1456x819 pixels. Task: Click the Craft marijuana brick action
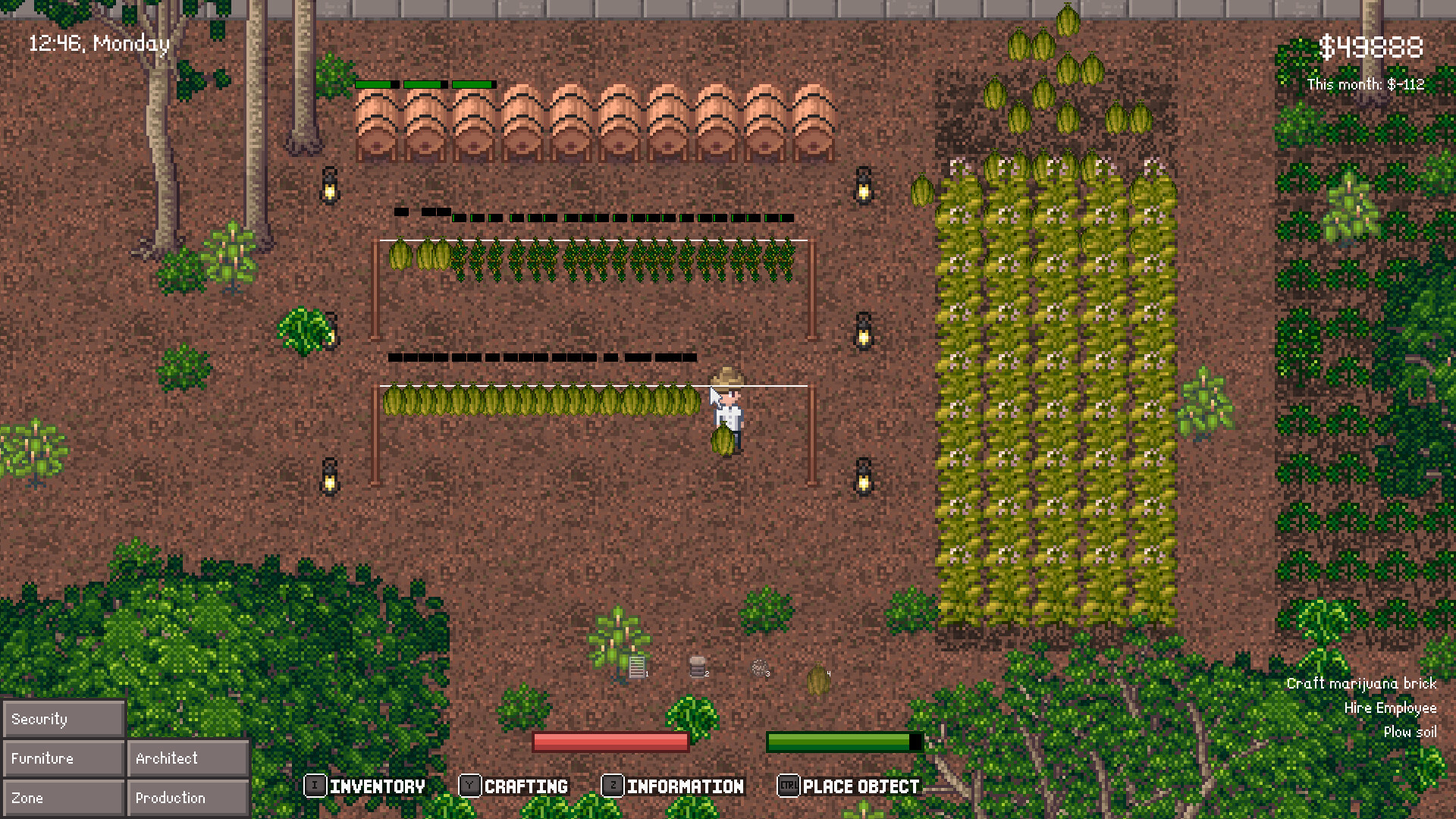(1360, 683)
